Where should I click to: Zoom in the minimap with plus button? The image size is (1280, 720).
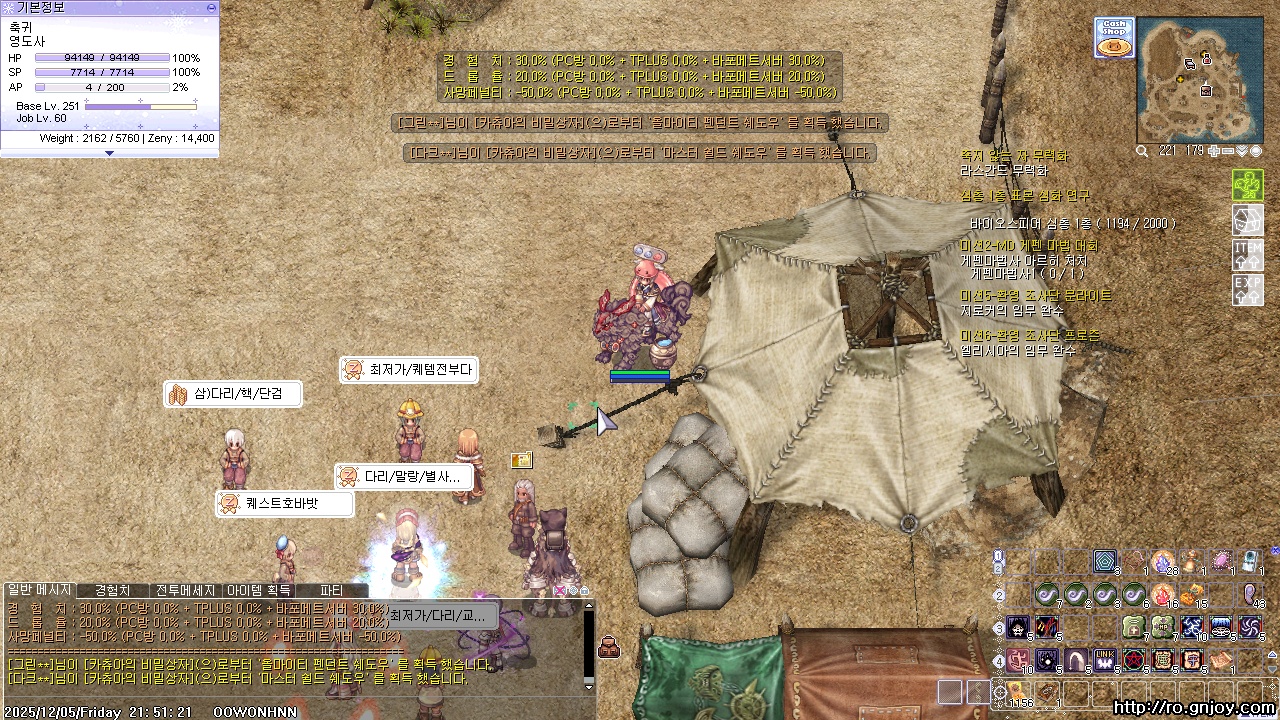pos(1214,151)
